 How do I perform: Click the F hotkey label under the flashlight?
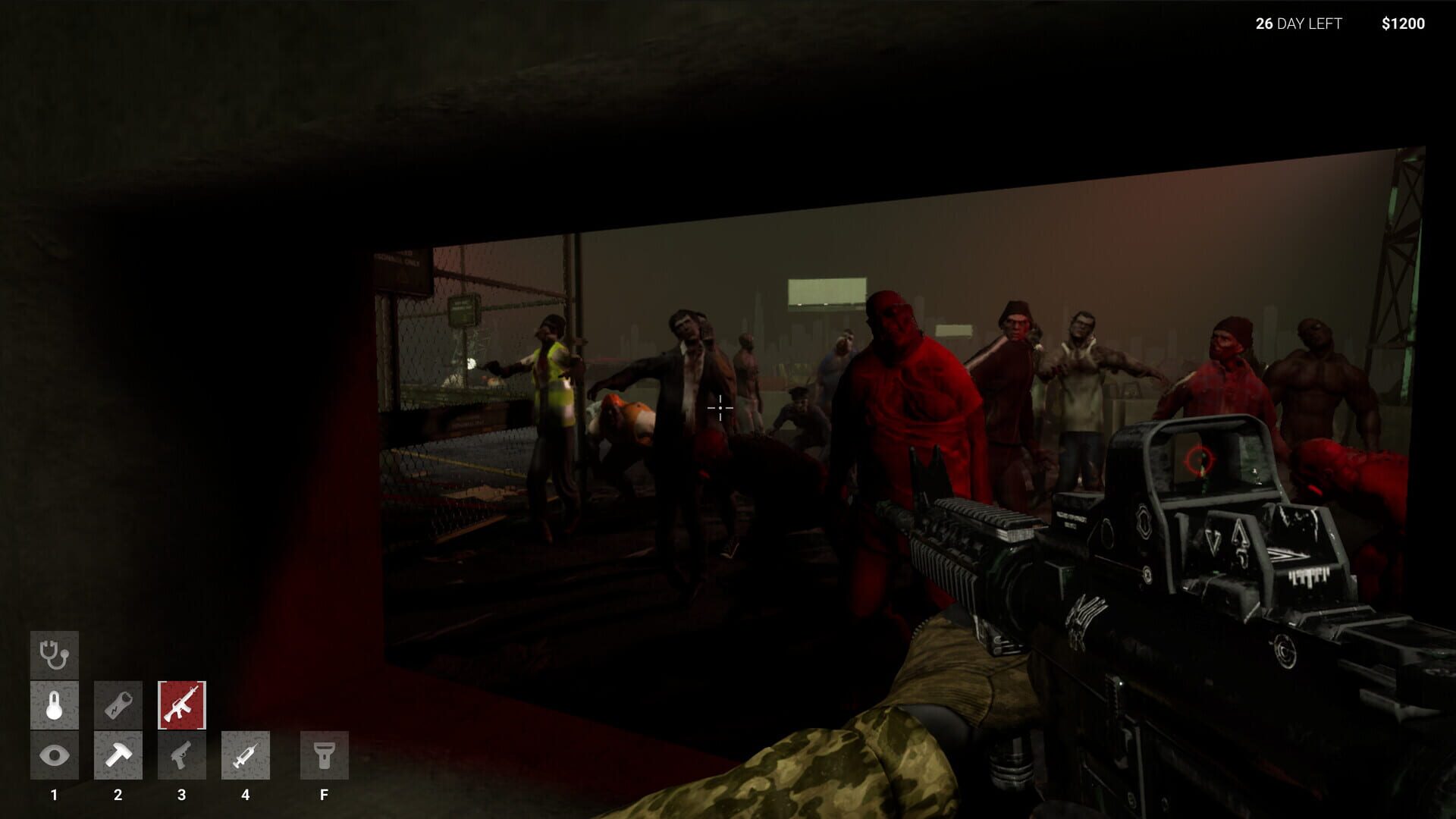click(x=324, y=795)
